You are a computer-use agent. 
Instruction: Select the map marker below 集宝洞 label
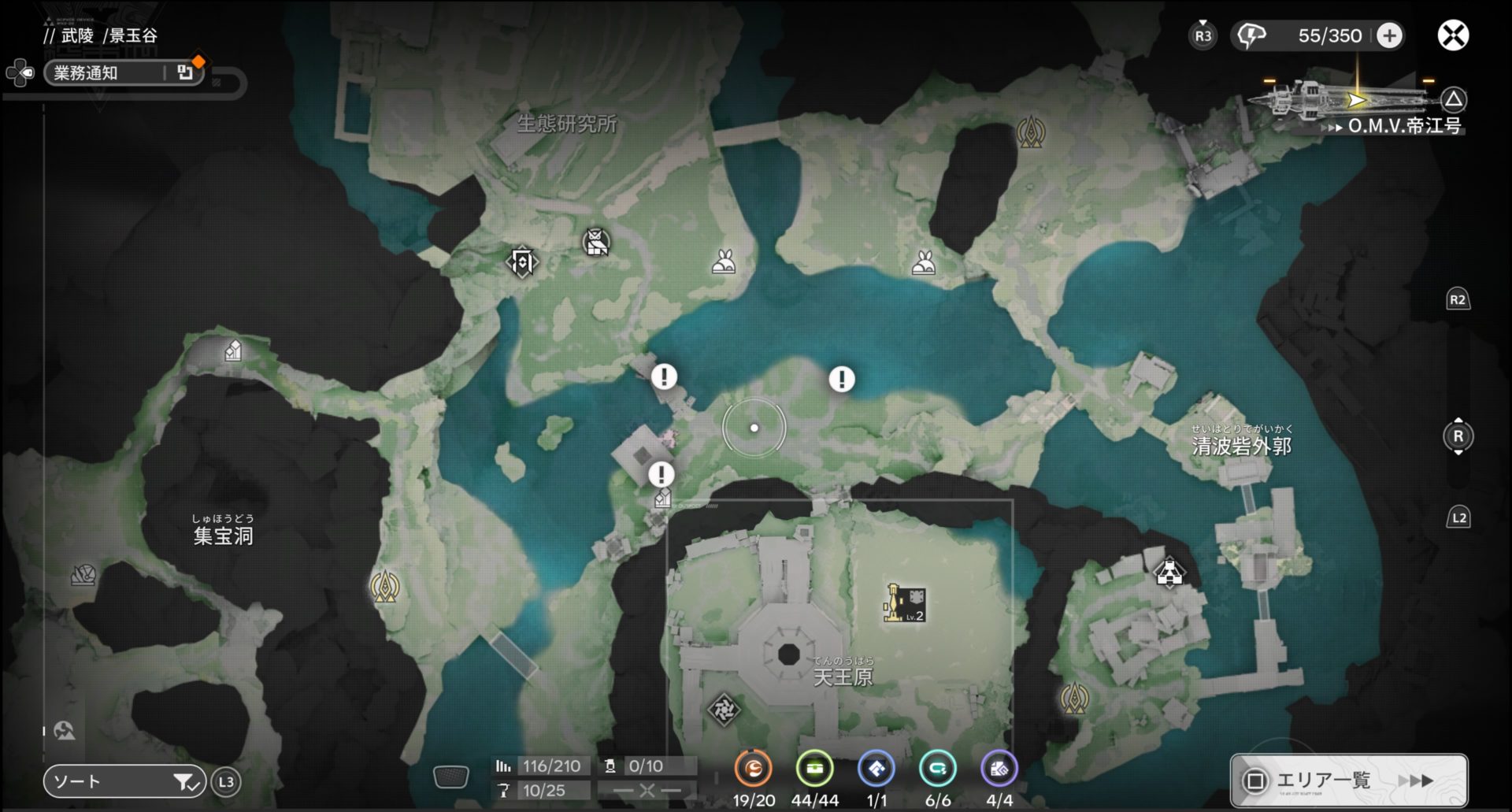[83, 575]
